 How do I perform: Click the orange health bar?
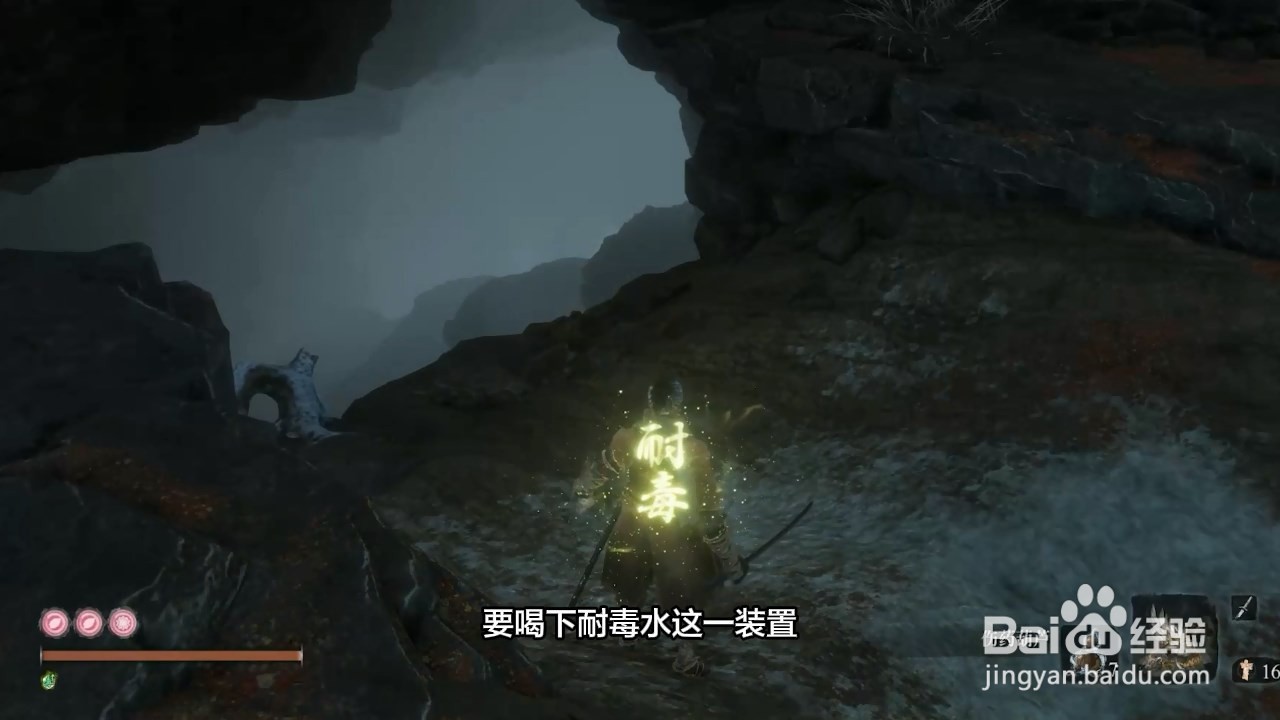170,654
